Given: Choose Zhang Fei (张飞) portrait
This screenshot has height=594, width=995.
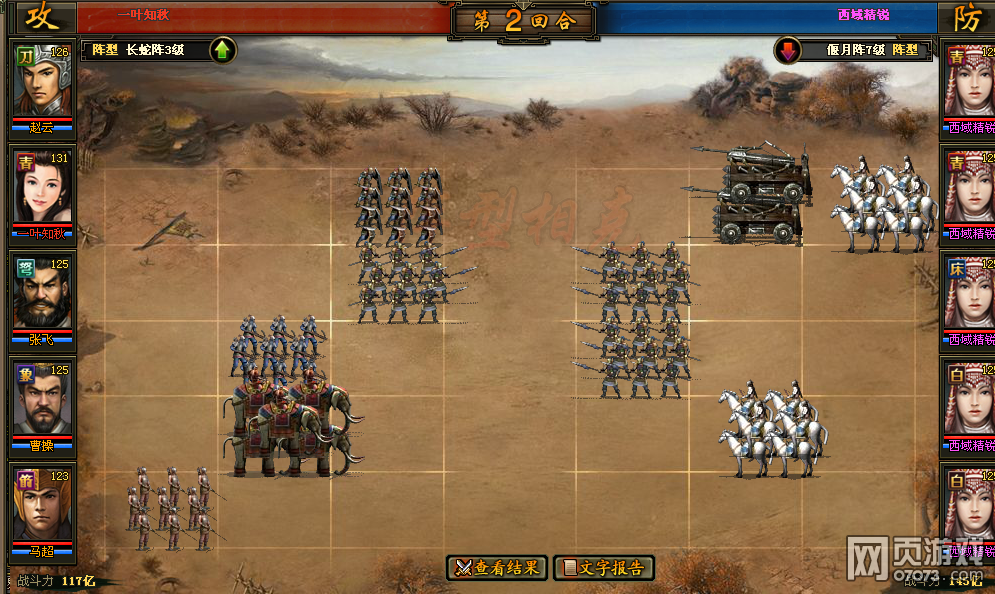Looking at the screenshot, I should pyautogui.click(x=42, y=296).
